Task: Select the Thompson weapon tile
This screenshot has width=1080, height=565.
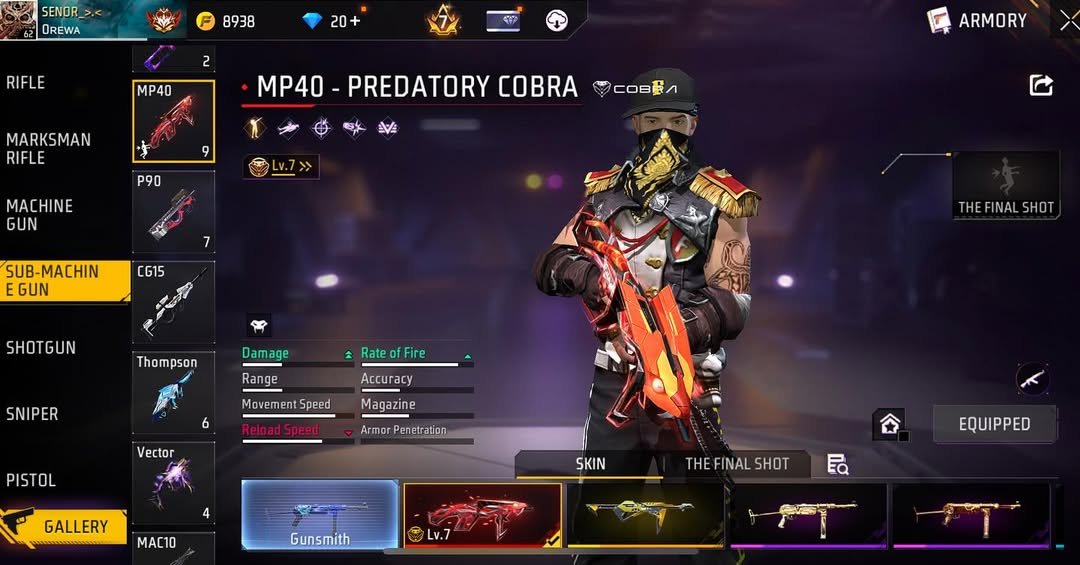Action: tap(173, 392)
